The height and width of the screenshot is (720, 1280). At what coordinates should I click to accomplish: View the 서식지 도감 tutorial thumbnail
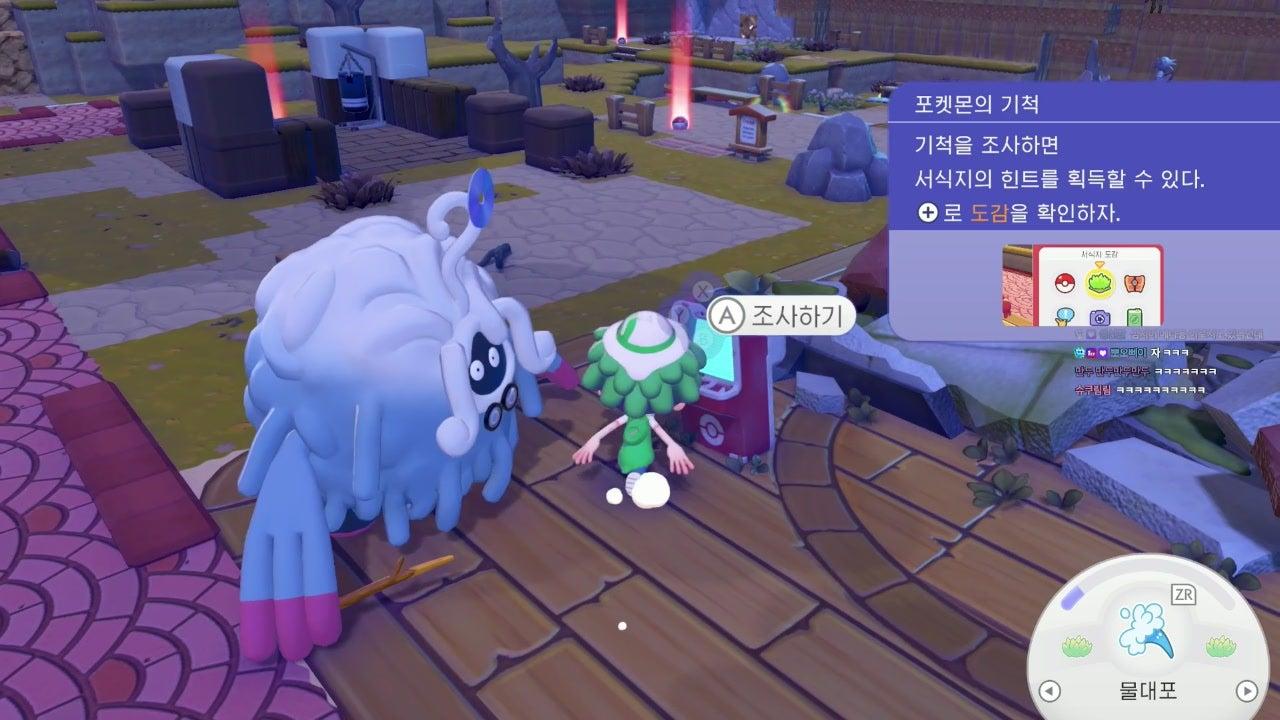pyautogui.click(x=1083, y=283)
